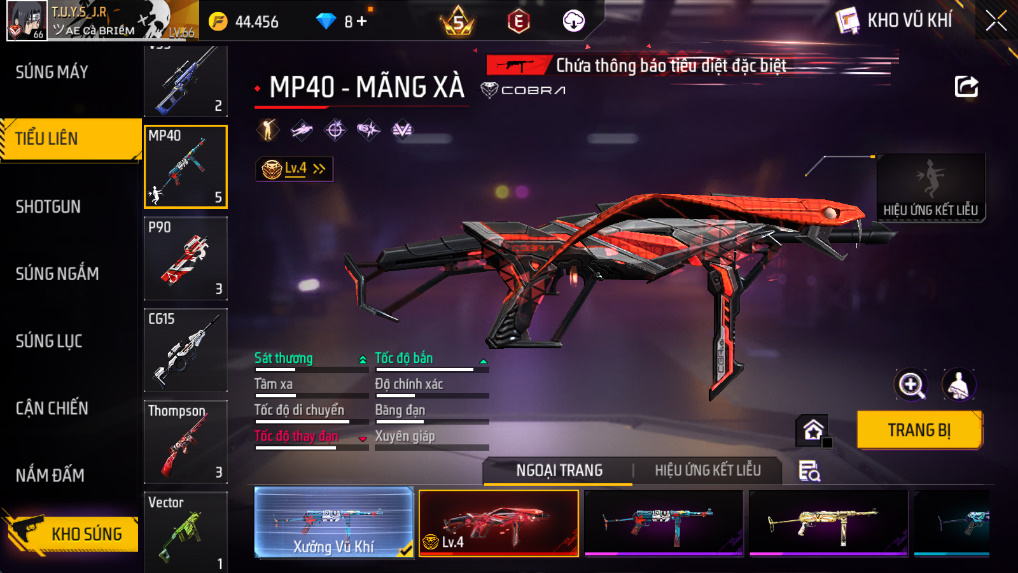Choose the SÚNG LỤC category

[49, 341]
